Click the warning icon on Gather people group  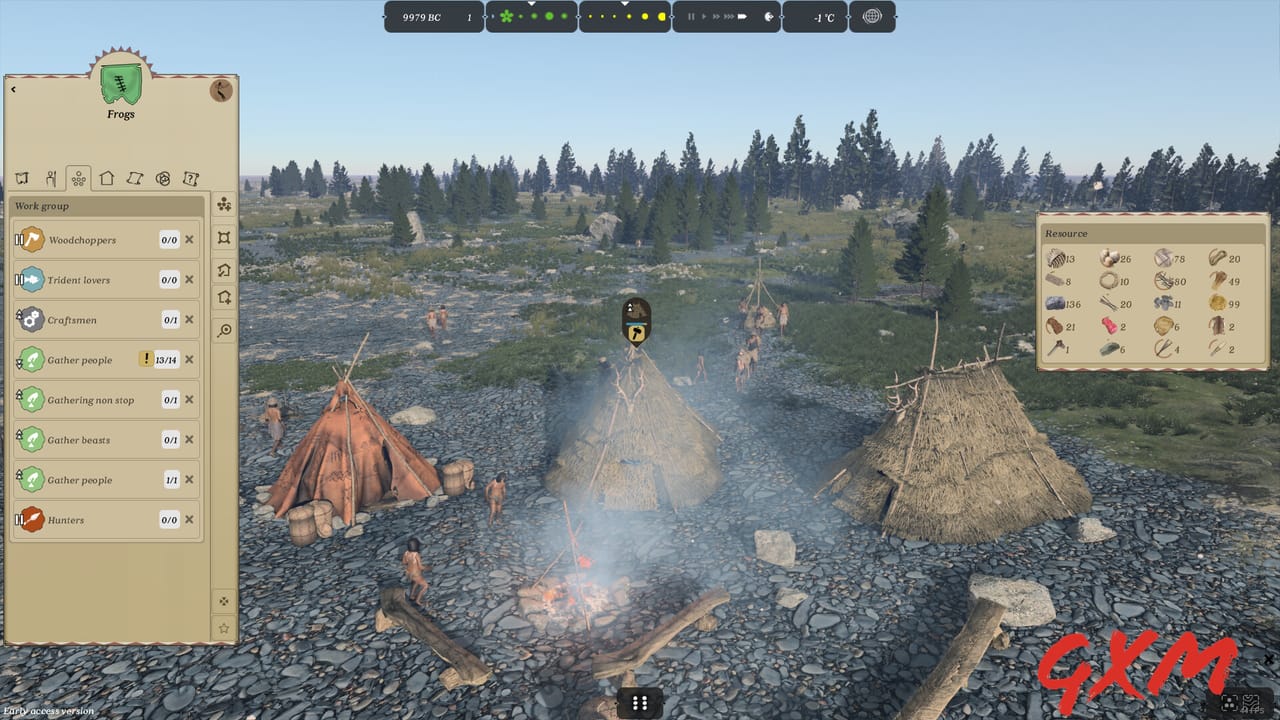tap(146, 359)
